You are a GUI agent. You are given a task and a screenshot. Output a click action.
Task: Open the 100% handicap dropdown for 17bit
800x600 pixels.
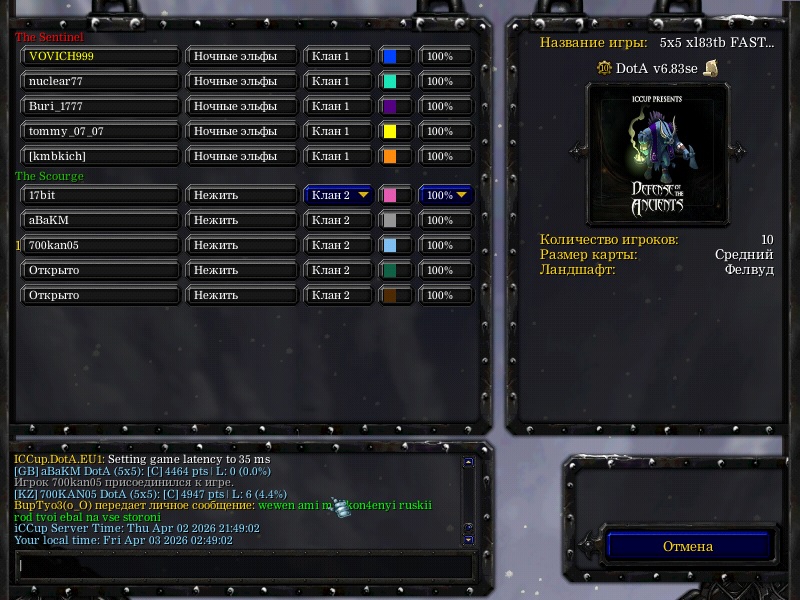point(445,195)
